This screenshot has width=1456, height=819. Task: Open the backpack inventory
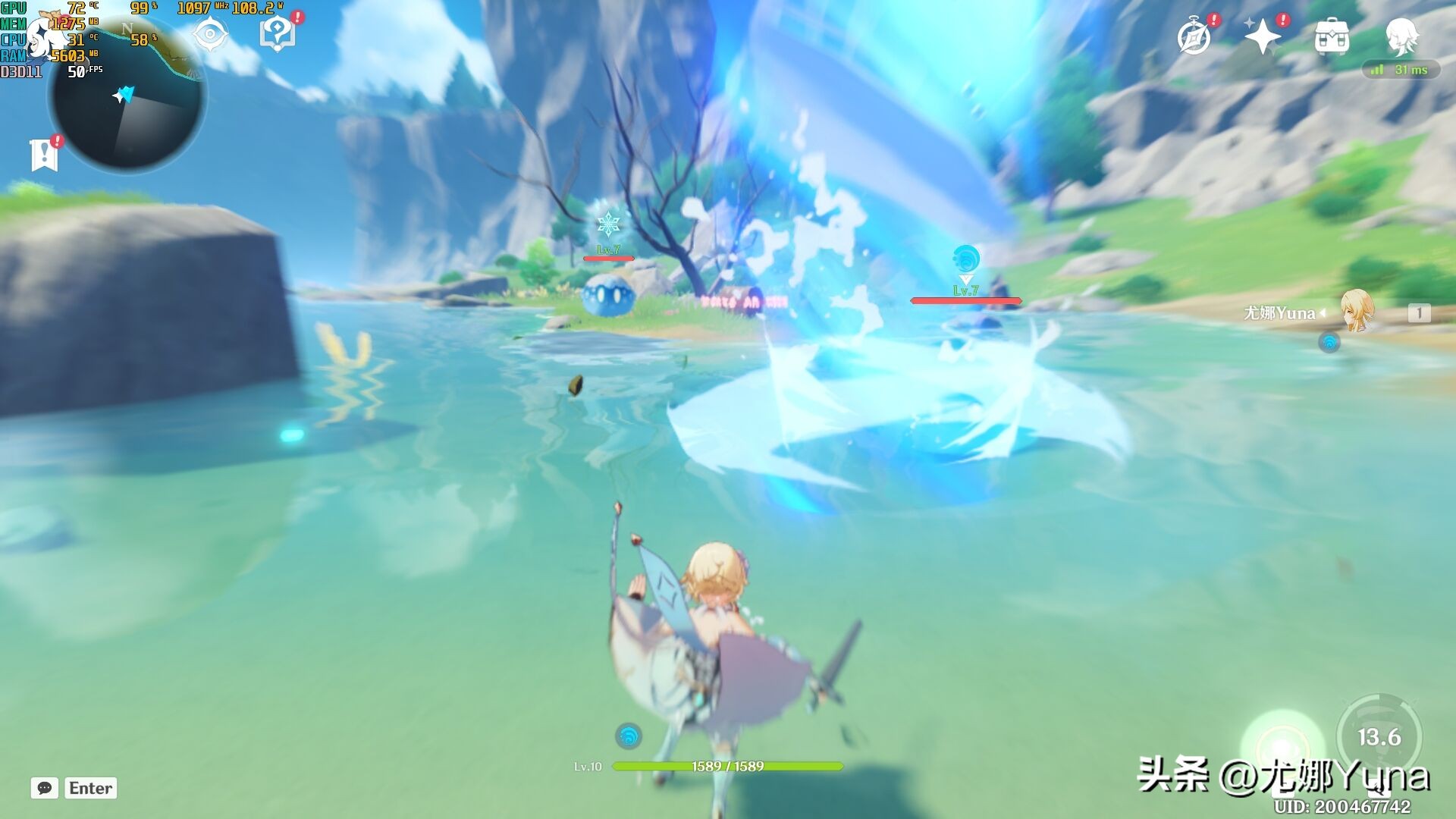click(1332, 37)
